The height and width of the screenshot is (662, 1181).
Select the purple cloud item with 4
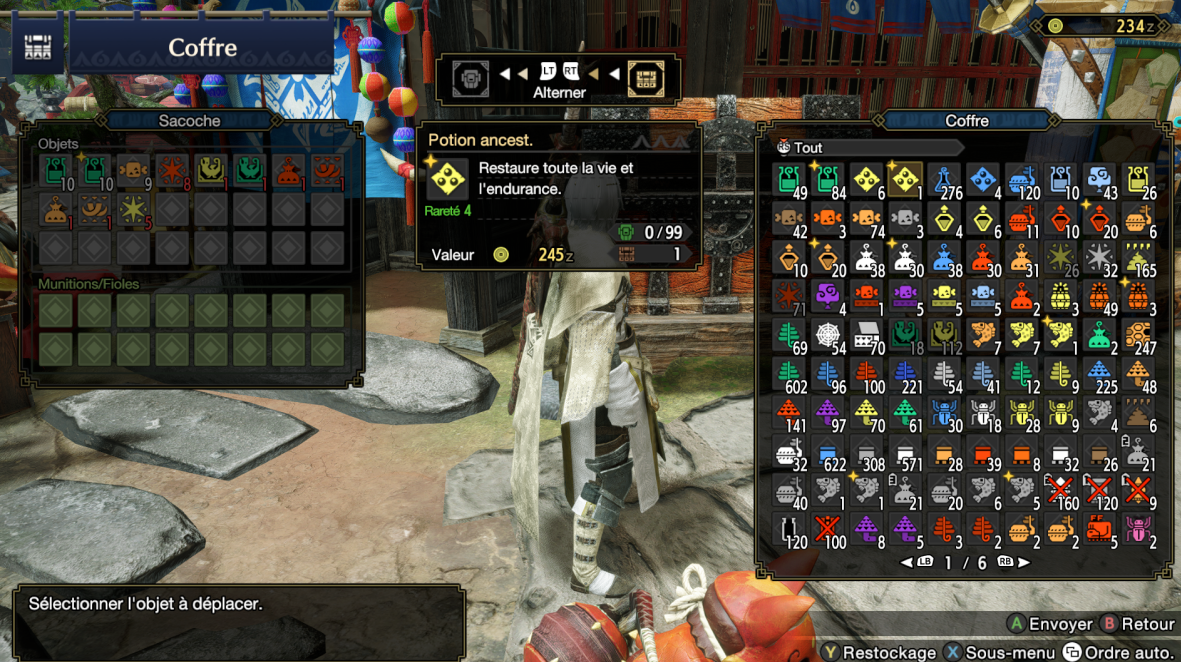pos(828,296)
